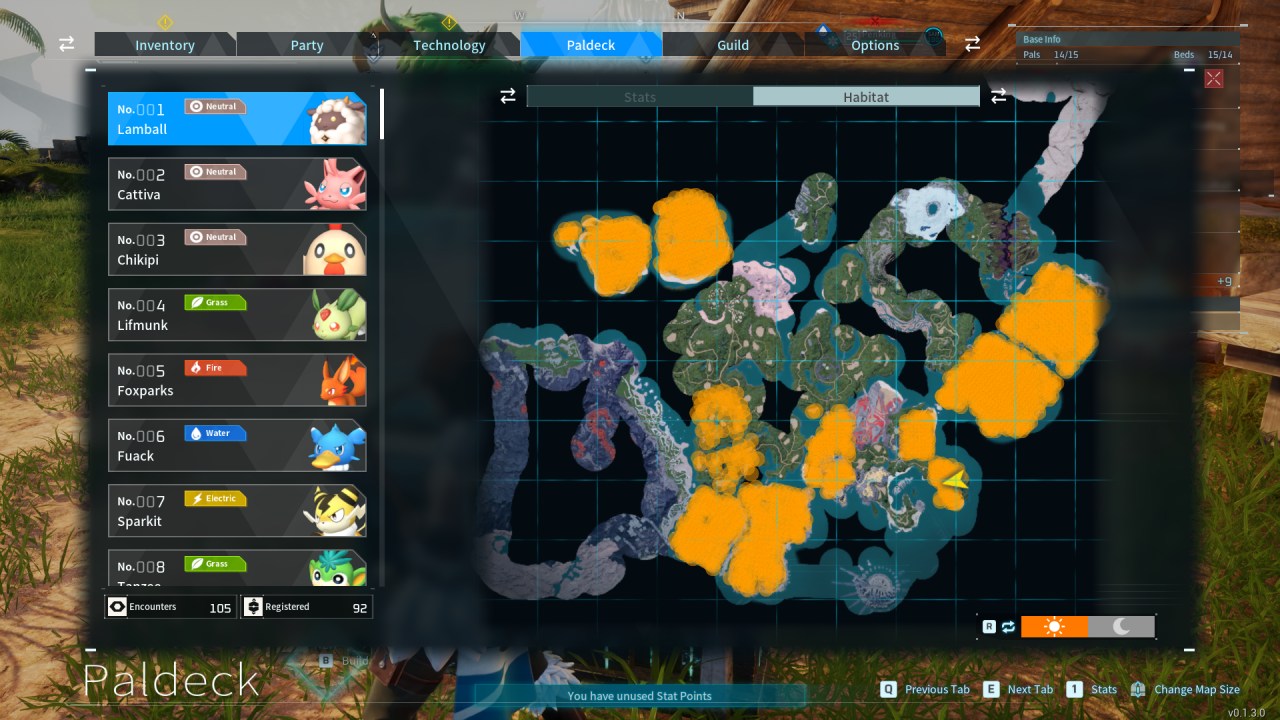Click Sparkit's Electric type badge

(215, 498)
